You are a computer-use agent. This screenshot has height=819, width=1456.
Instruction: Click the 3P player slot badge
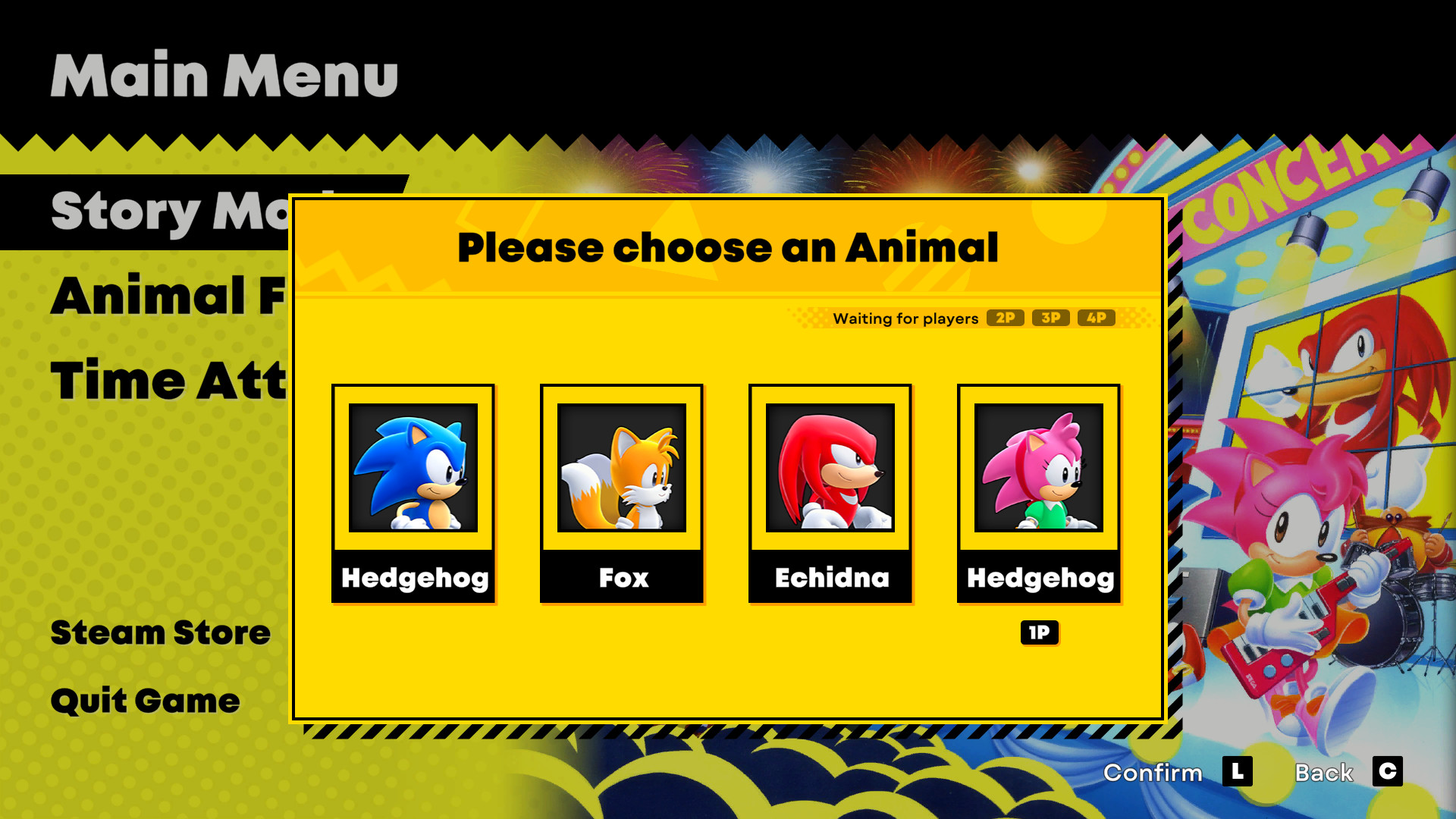click(x=1052, y=318)
